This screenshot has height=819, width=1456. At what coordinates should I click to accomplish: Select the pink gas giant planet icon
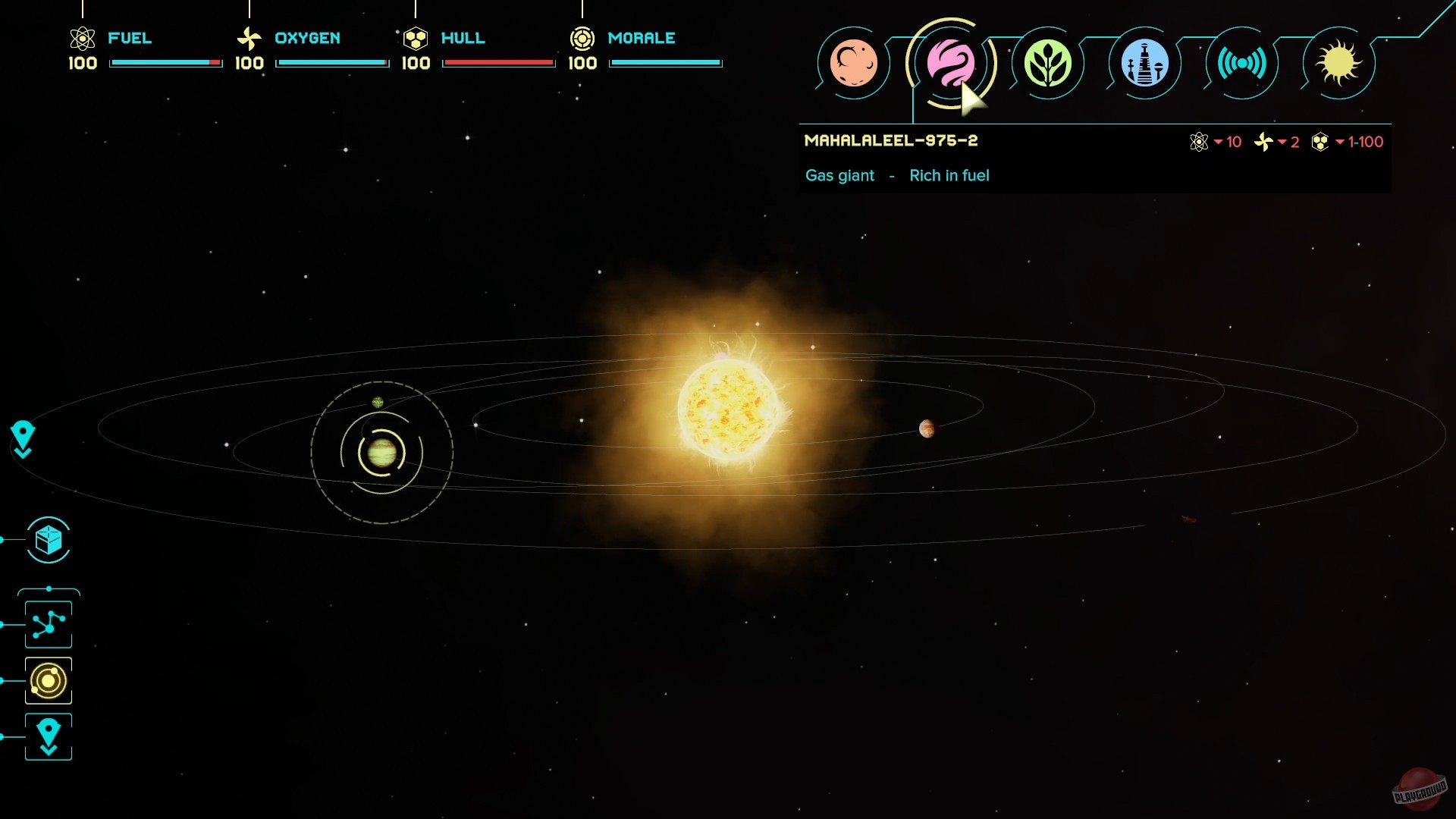[952, 64]
